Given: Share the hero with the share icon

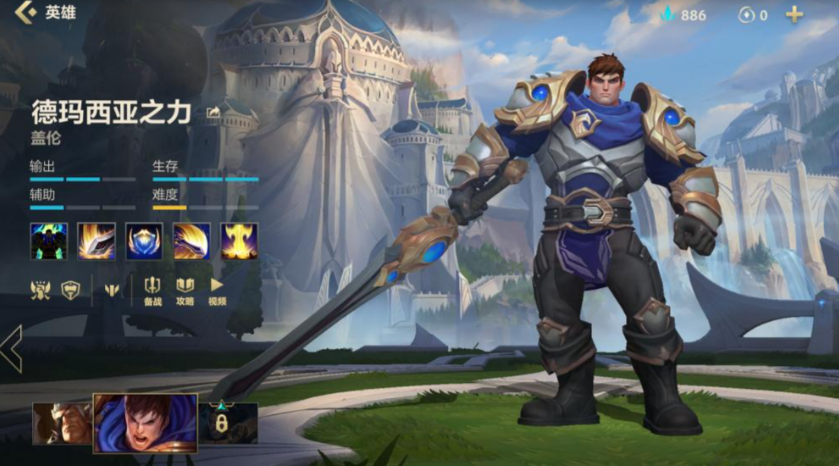Looking at the screenshot, I should pyautogui.click(x=213, y=113).
